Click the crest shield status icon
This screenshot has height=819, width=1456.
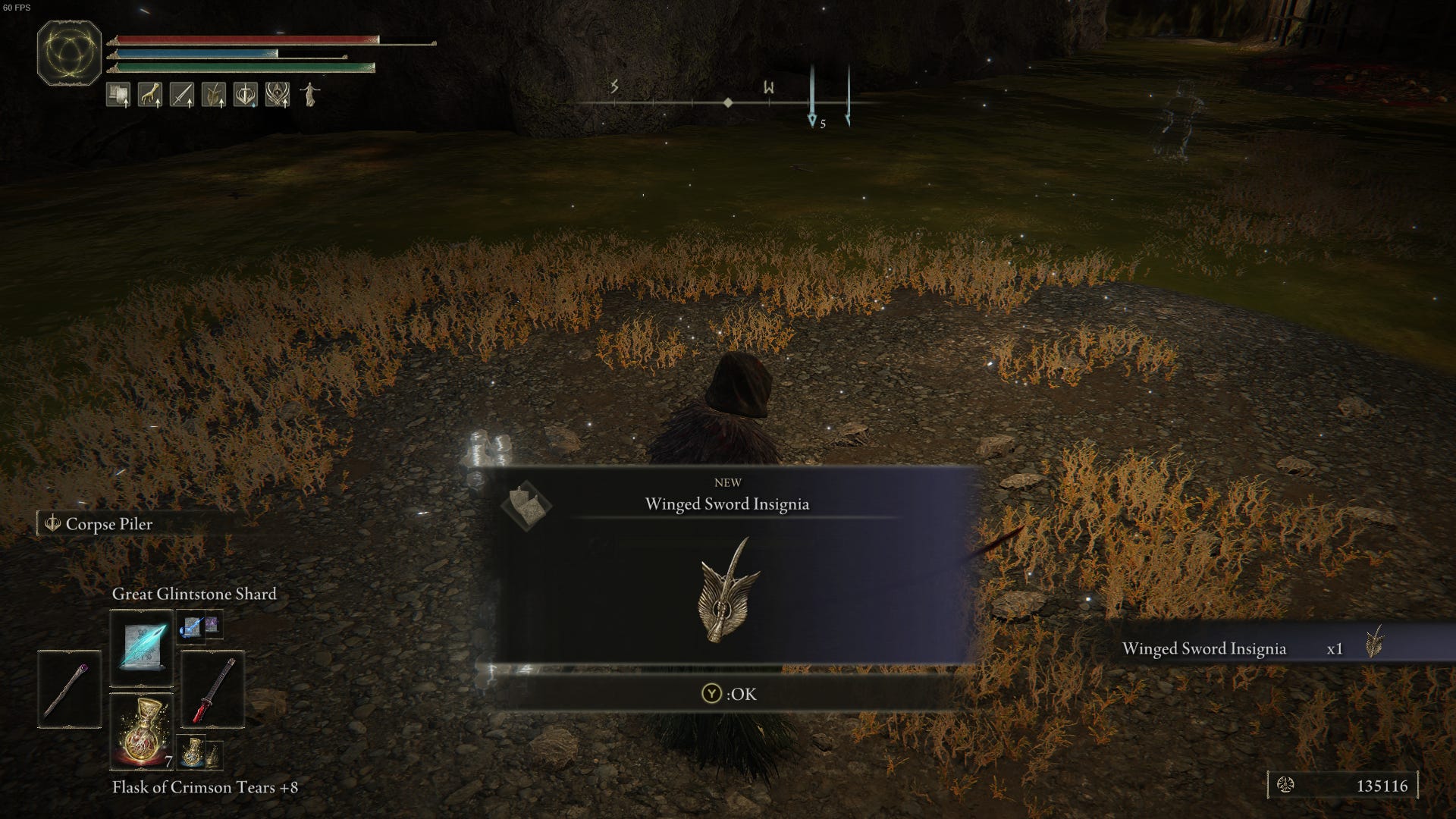(244, 95)
